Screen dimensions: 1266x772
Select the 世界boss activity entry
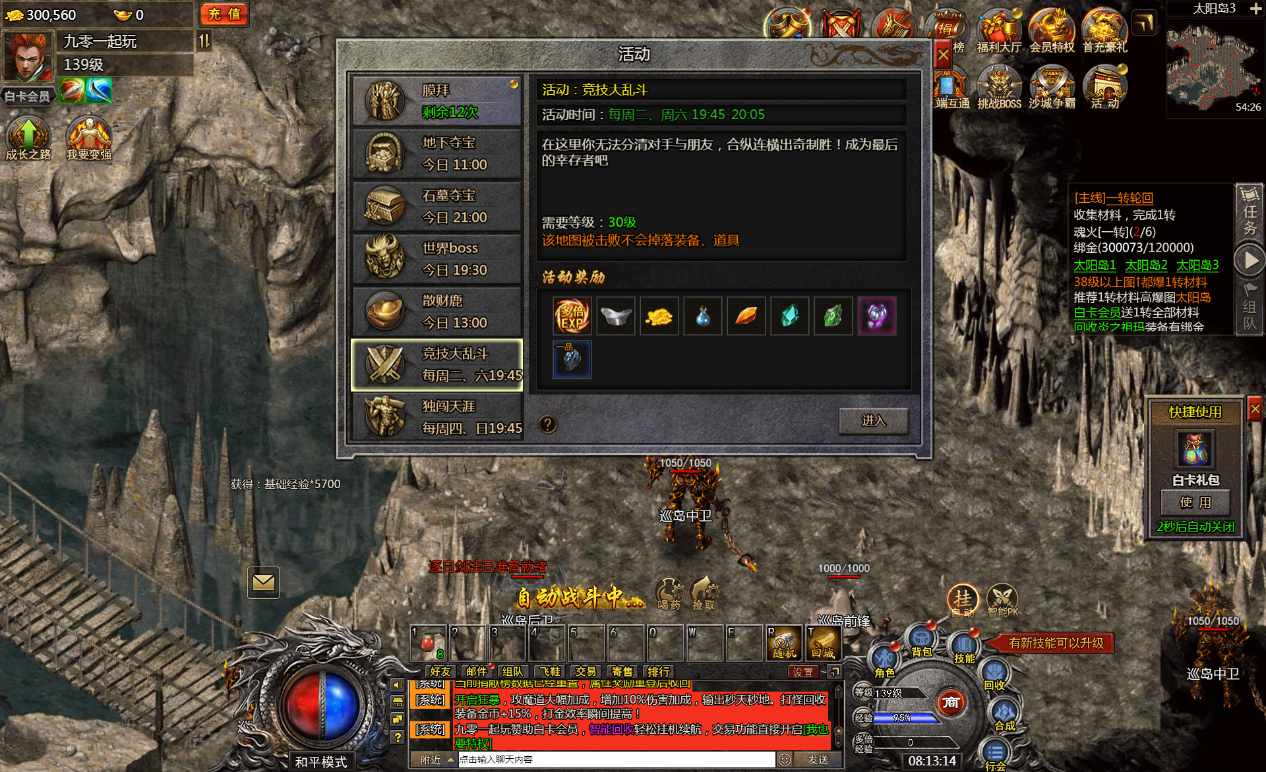click(x=436, y=258)
